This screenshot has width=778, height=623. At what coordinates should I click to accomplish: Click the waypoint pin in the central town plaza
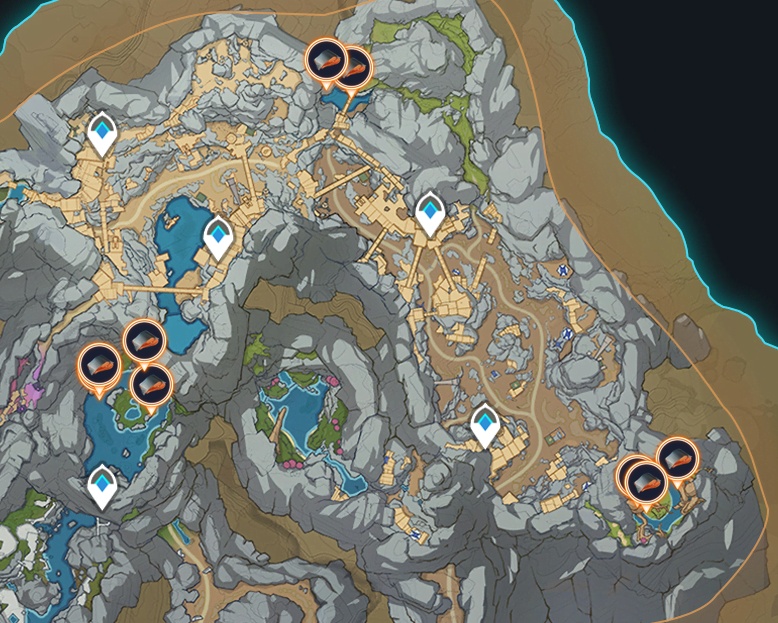coord(430,211)
